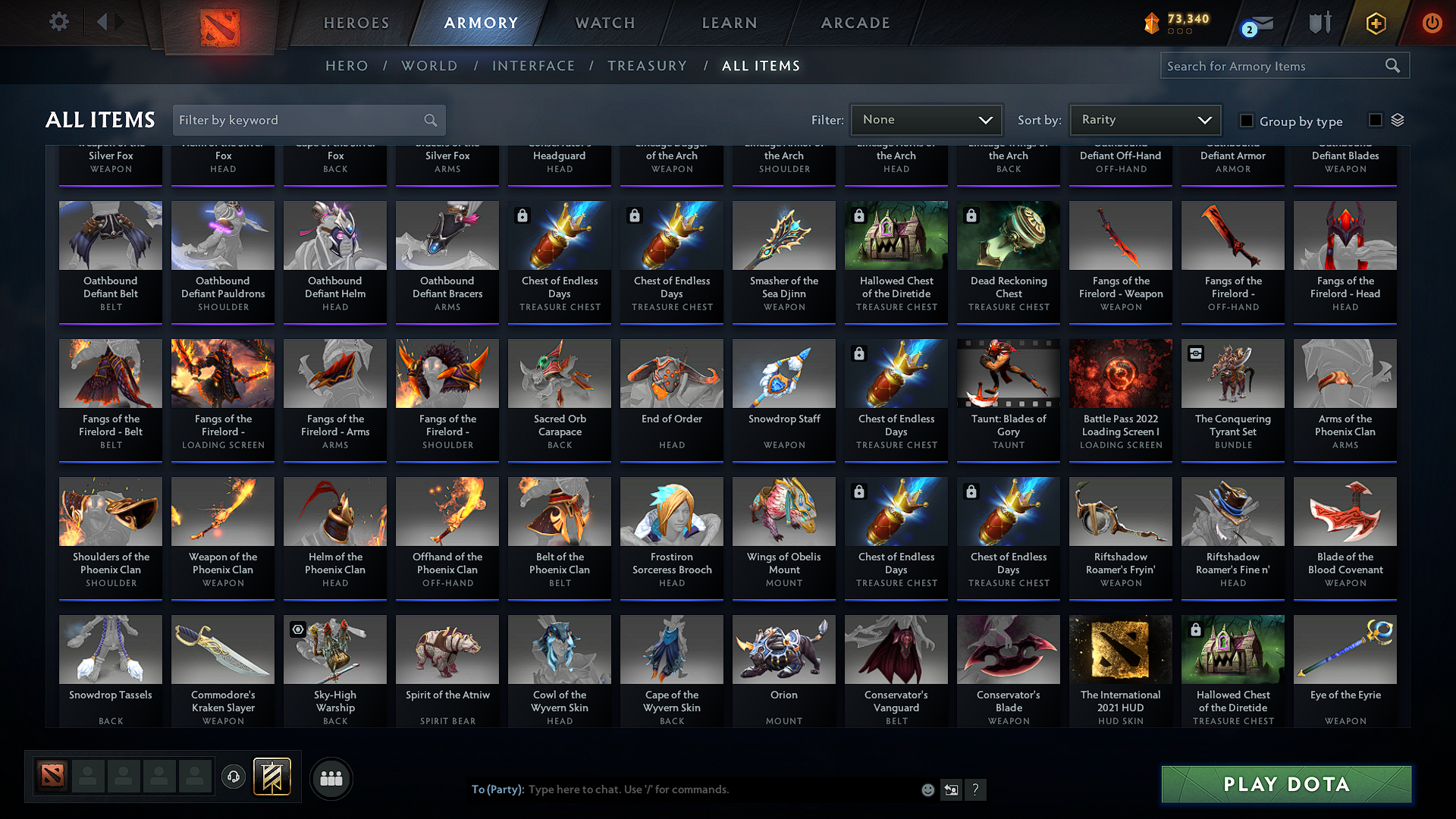1456x819 pixels.
Task: Open the Find Group people icon
Action: pyautogui.click(x=330, y=777)
